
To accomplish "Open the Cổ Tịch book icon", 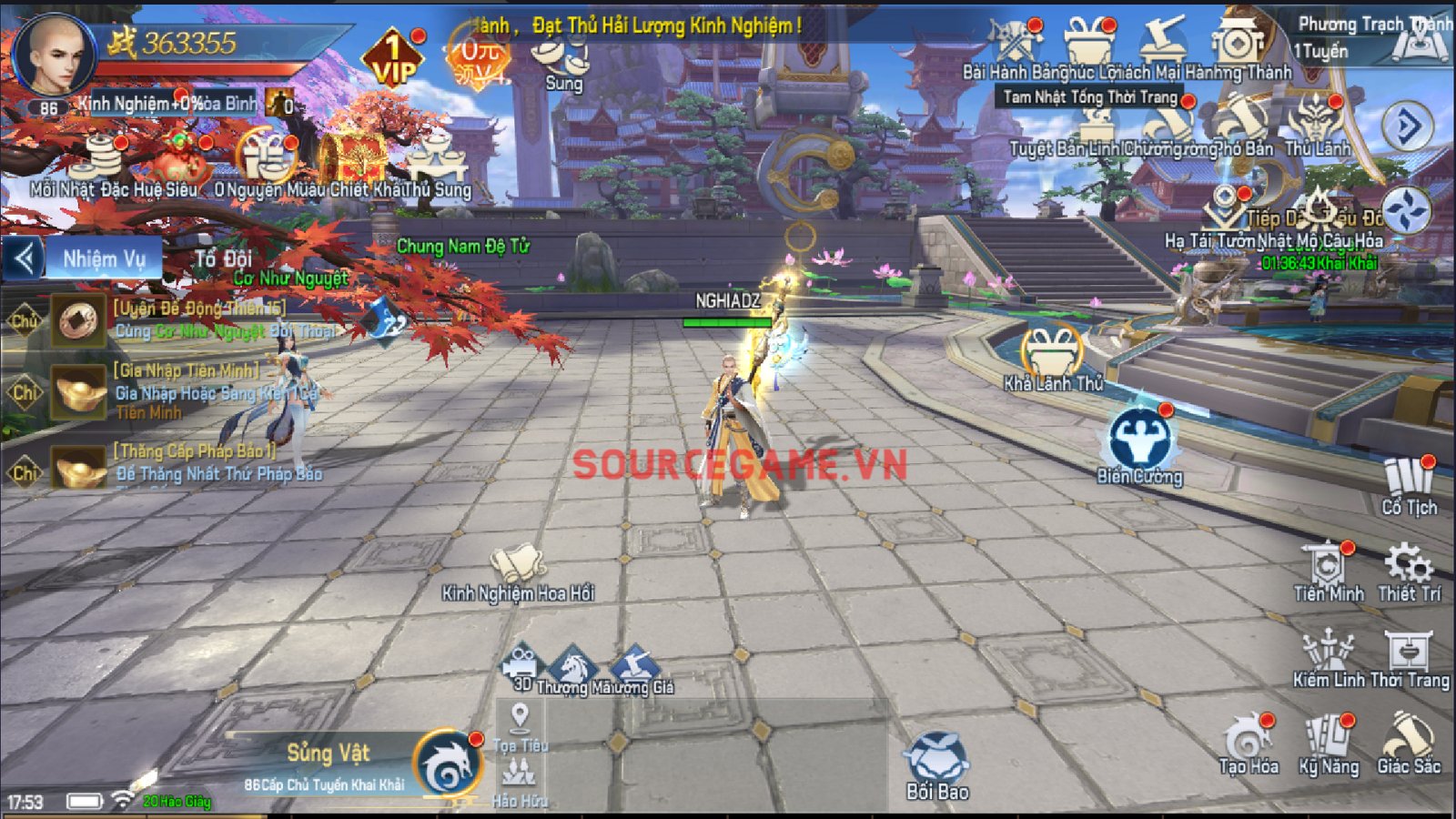I will pos(1409,484).
